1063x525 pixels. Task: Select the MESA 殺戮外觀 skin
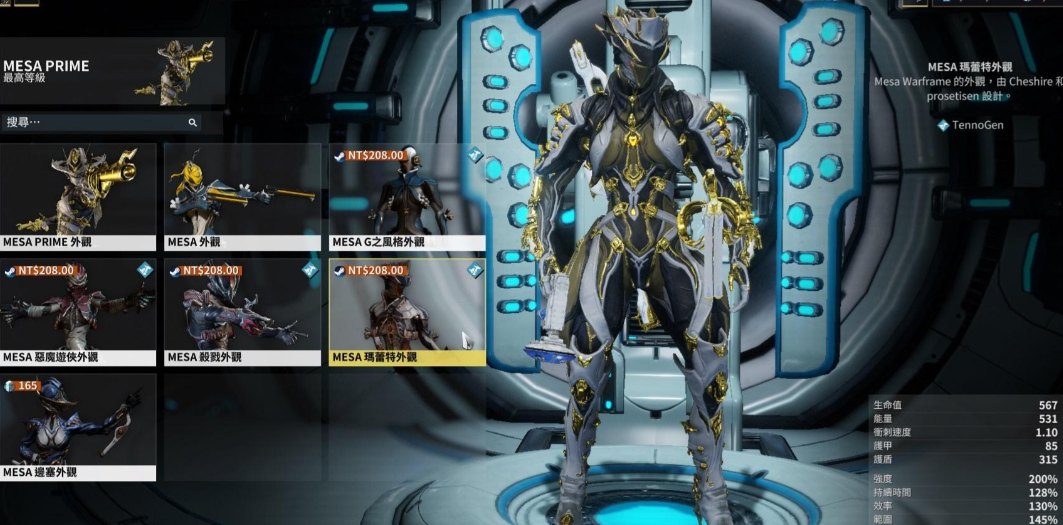[x=242, y=312]
